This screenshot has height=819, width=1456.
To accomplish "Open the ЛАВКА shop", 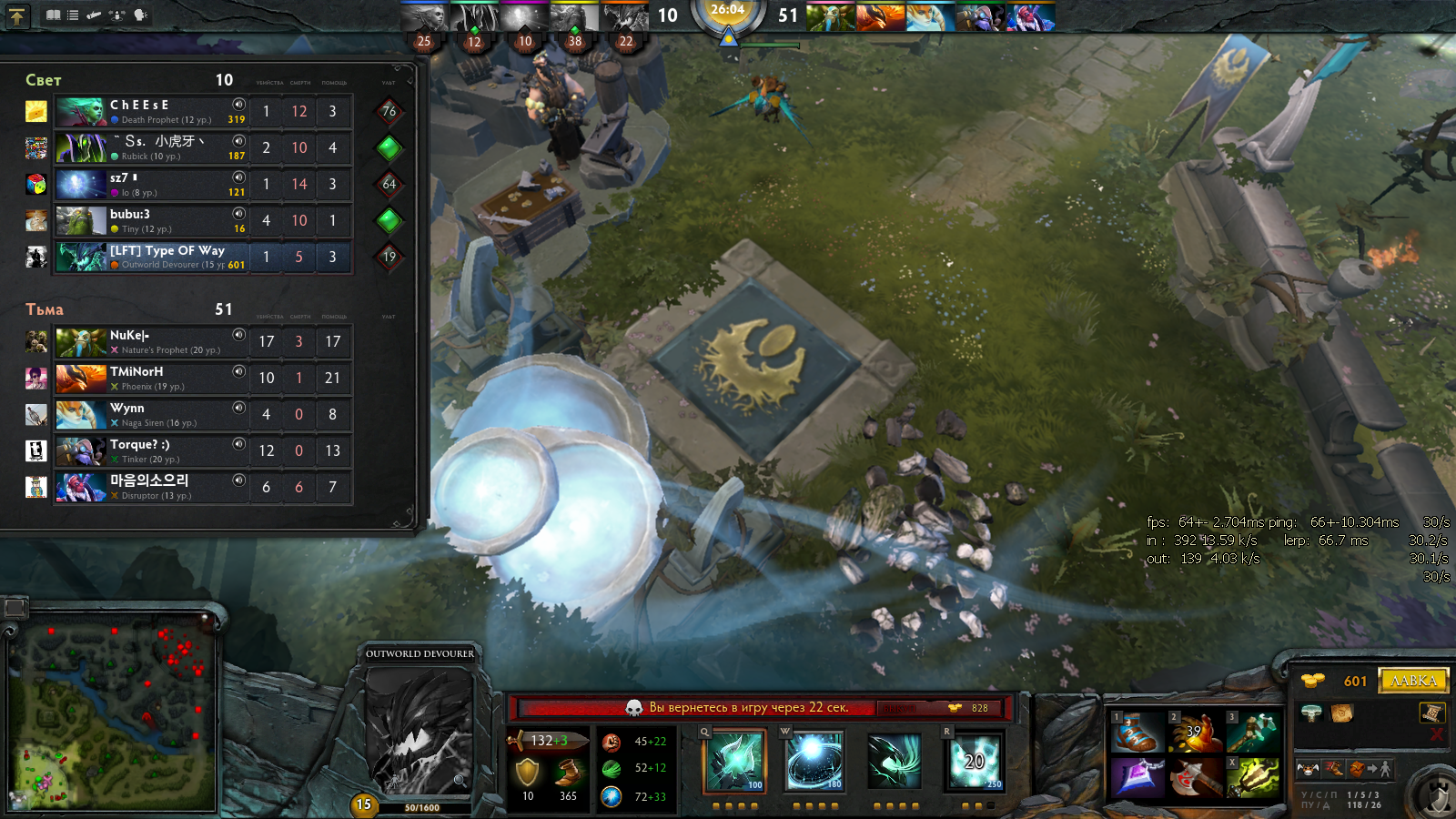I will tap(1413, 681).
